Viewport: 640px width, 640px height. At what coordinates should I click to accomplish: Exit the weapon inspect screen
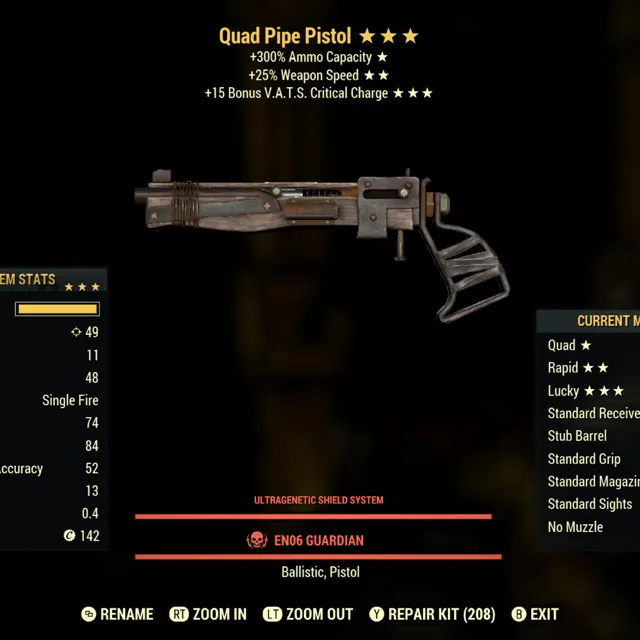[x=535, y=614]
